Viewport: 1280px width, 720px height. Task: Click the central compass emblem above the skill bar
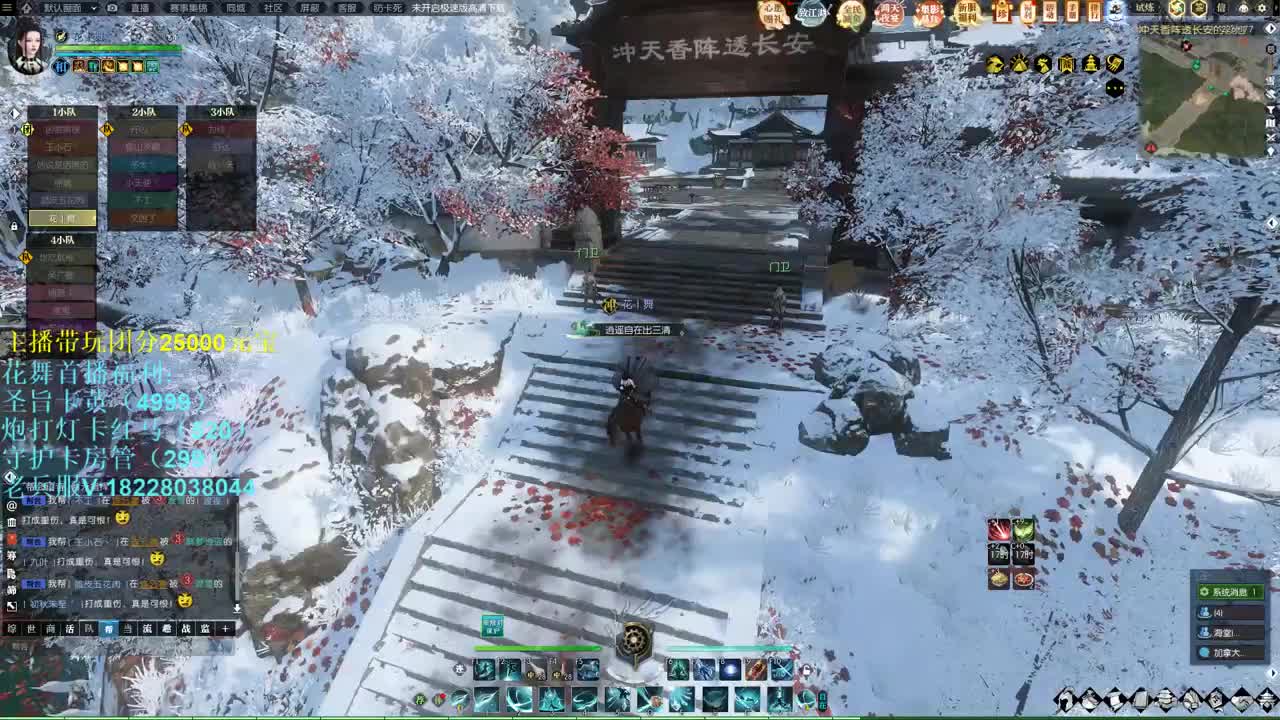634,639
